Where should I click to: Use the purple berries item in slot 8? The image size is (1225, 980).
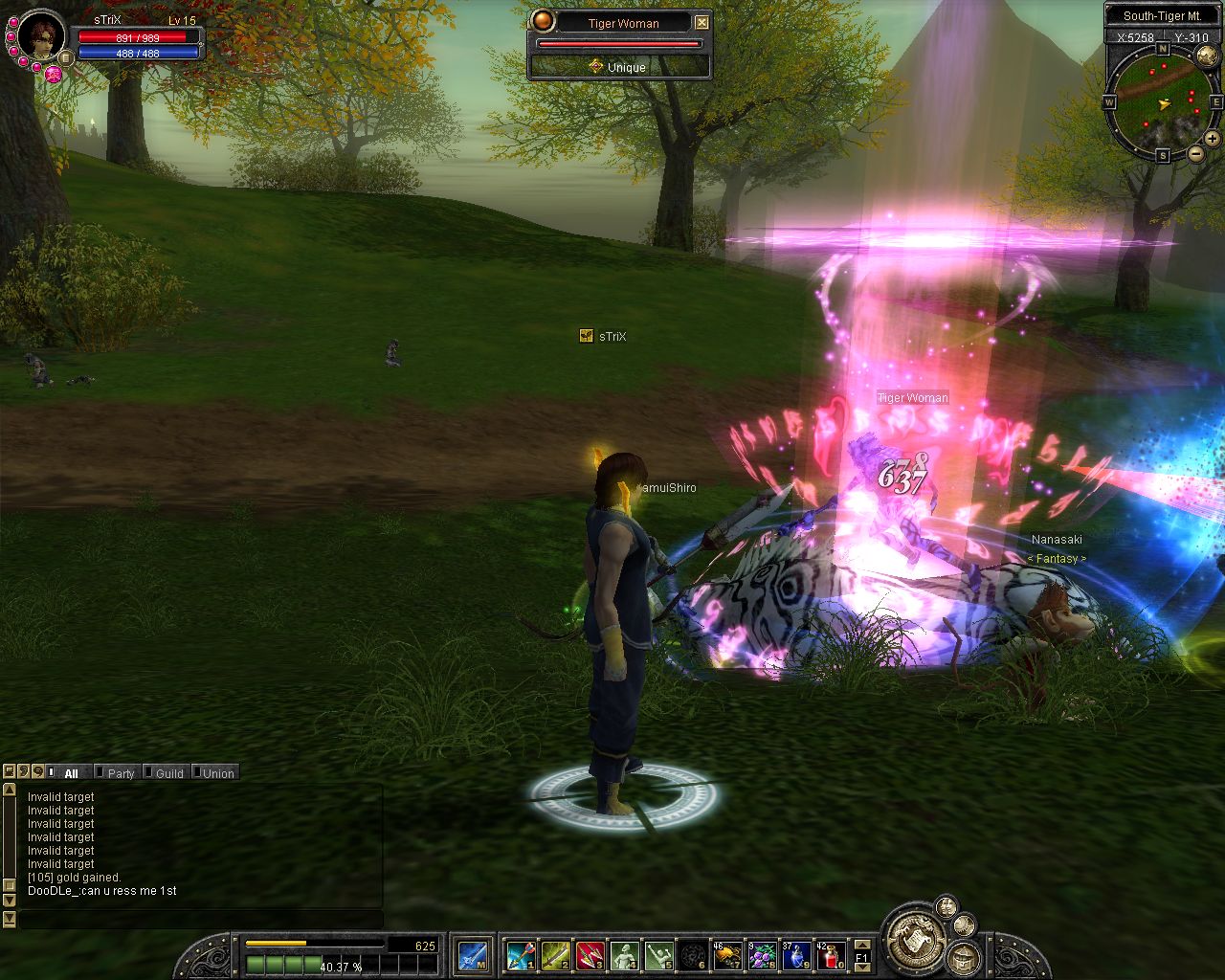pyautogui.click(x=762, y=955)
